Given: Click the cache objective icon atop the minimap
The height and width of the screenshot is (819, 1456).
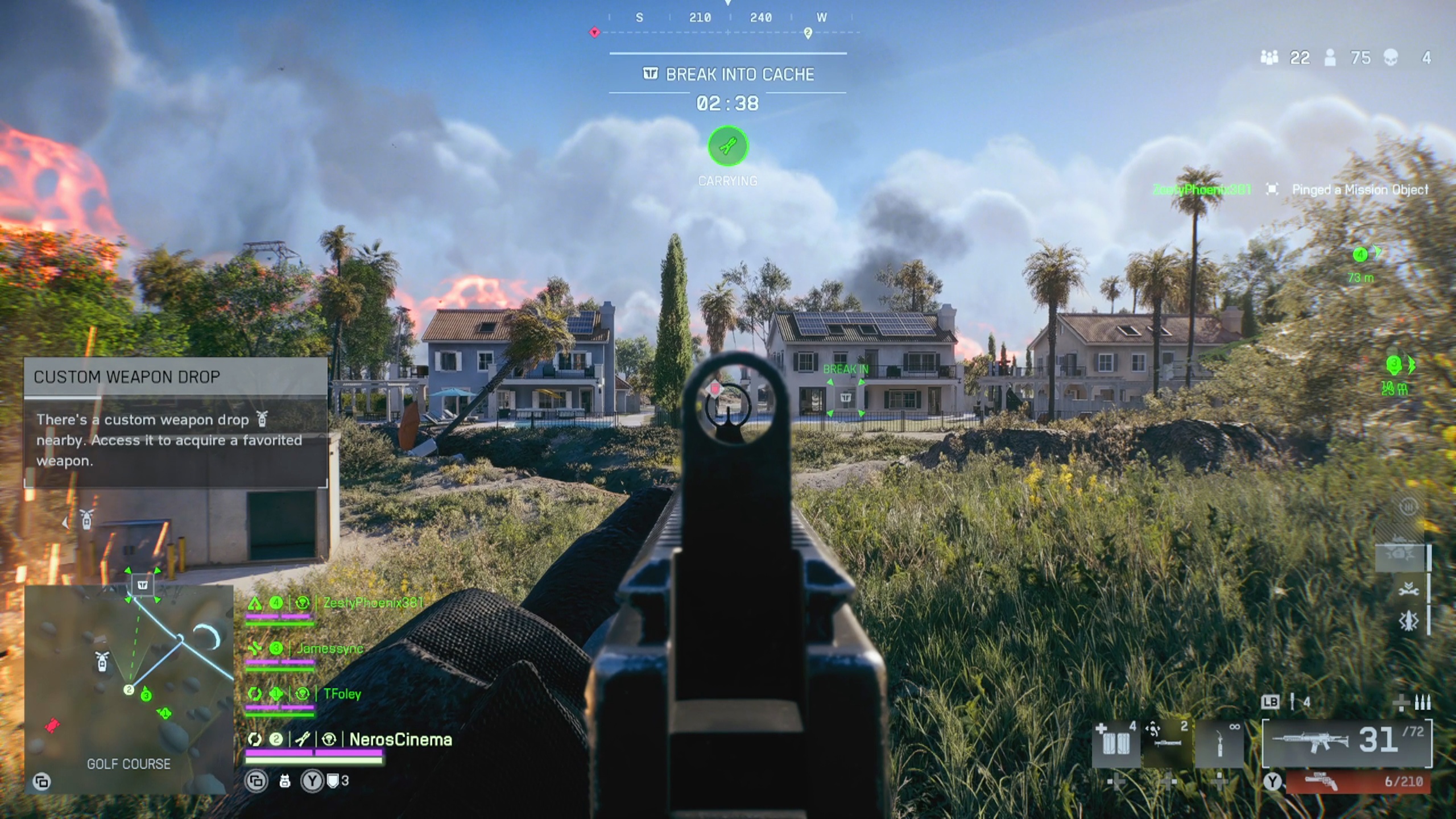Looking at the screenshot, I should click(143, 585).
